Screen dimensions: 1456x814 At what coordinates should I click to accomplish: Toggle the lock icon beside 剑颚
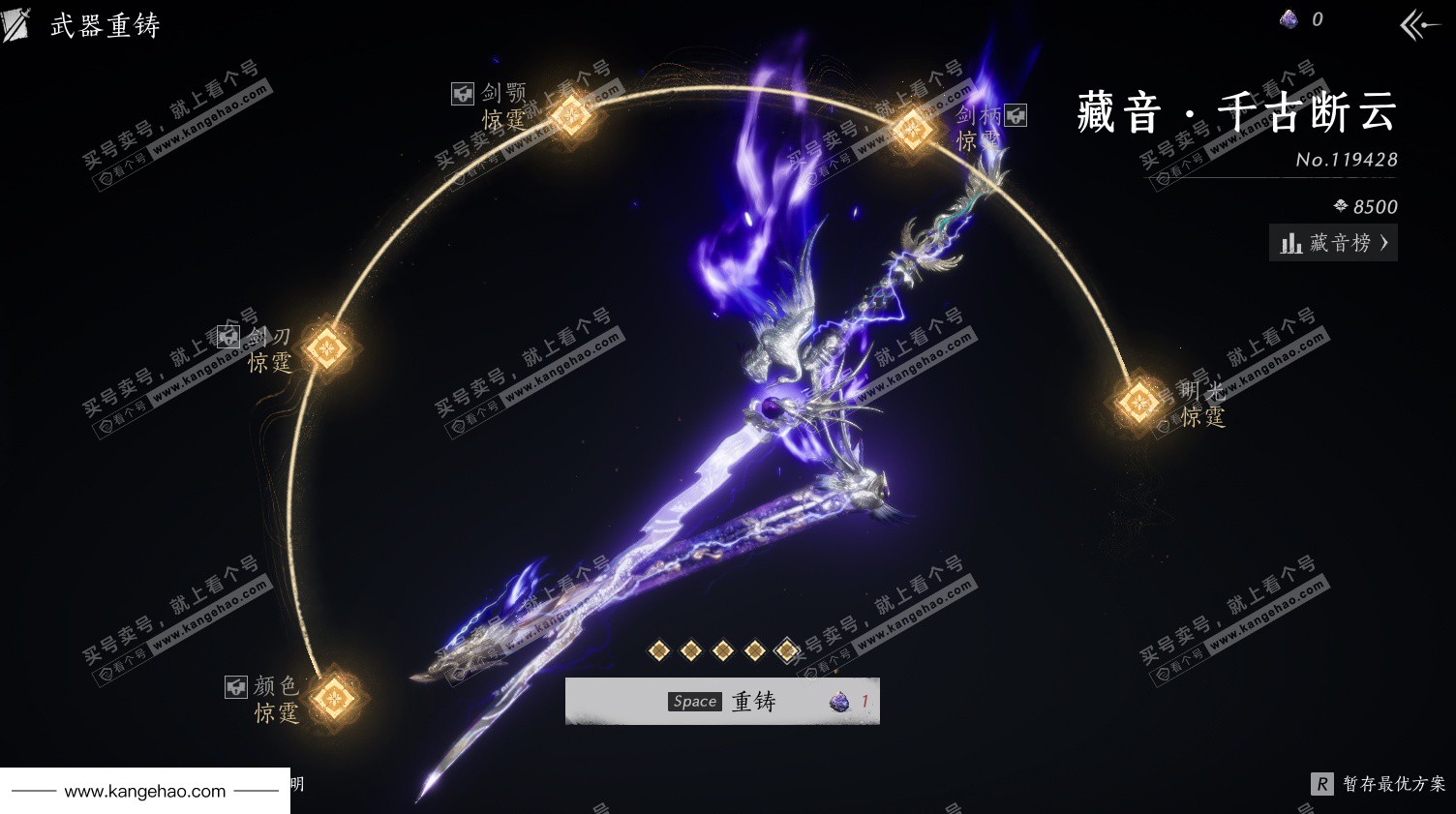(463, 94)
